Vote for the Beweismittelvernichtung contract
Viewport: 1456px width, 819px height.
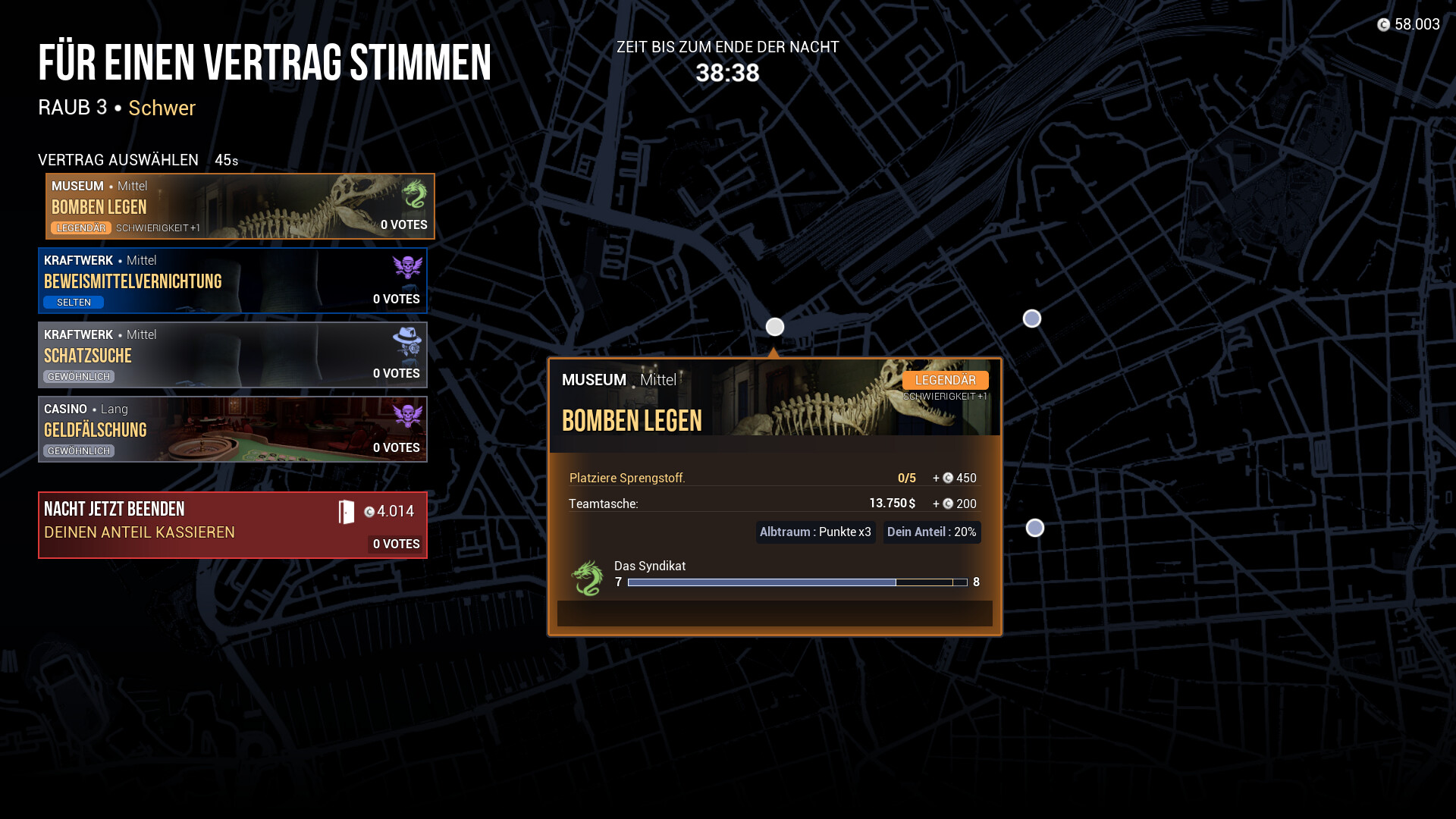point(232,281)
